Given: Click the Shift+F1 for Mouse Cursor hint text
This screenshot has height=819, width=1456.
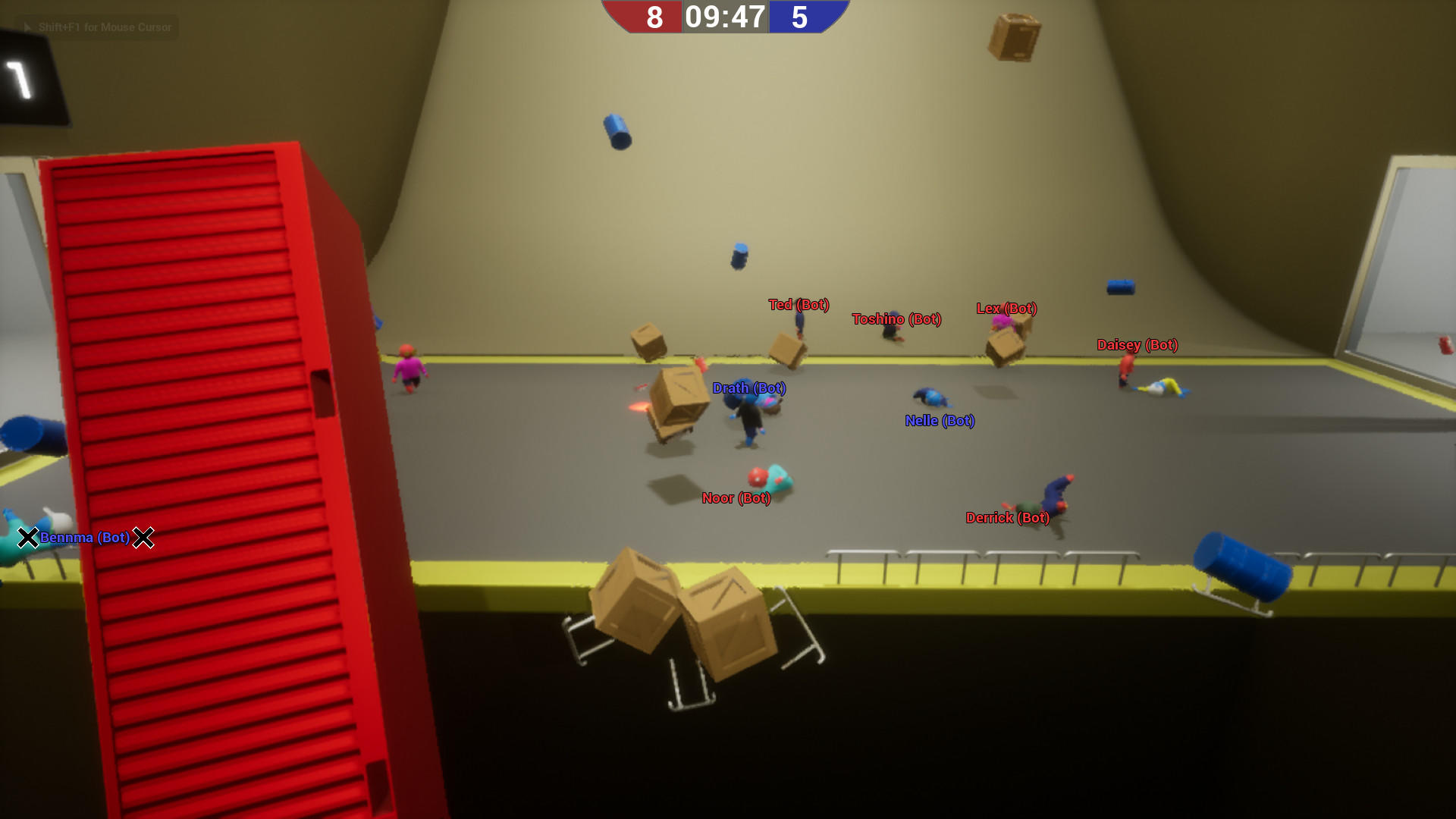Looking at the screenshot, I should [x=106, y=27].
